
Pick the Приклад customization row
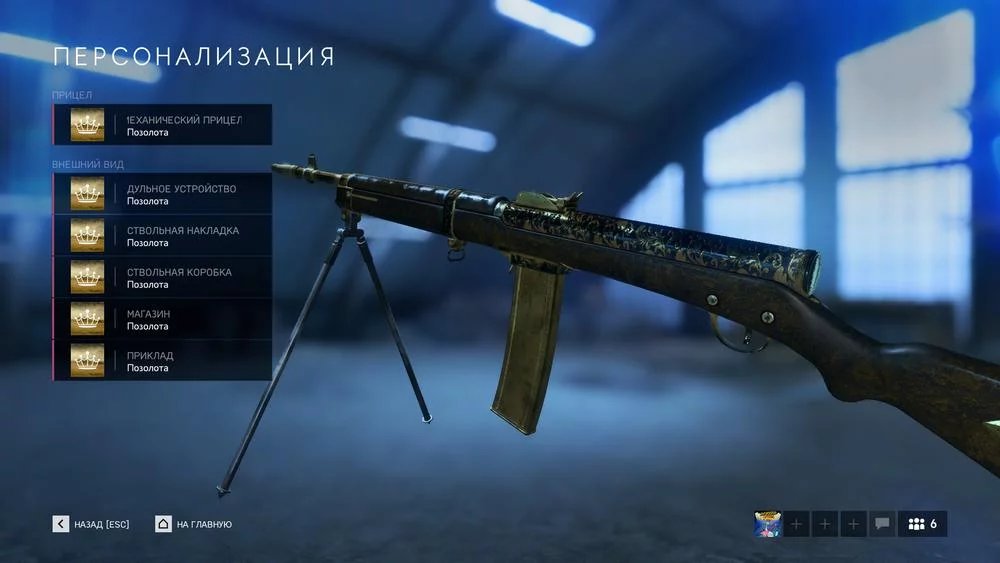click(x=162, y=361)
